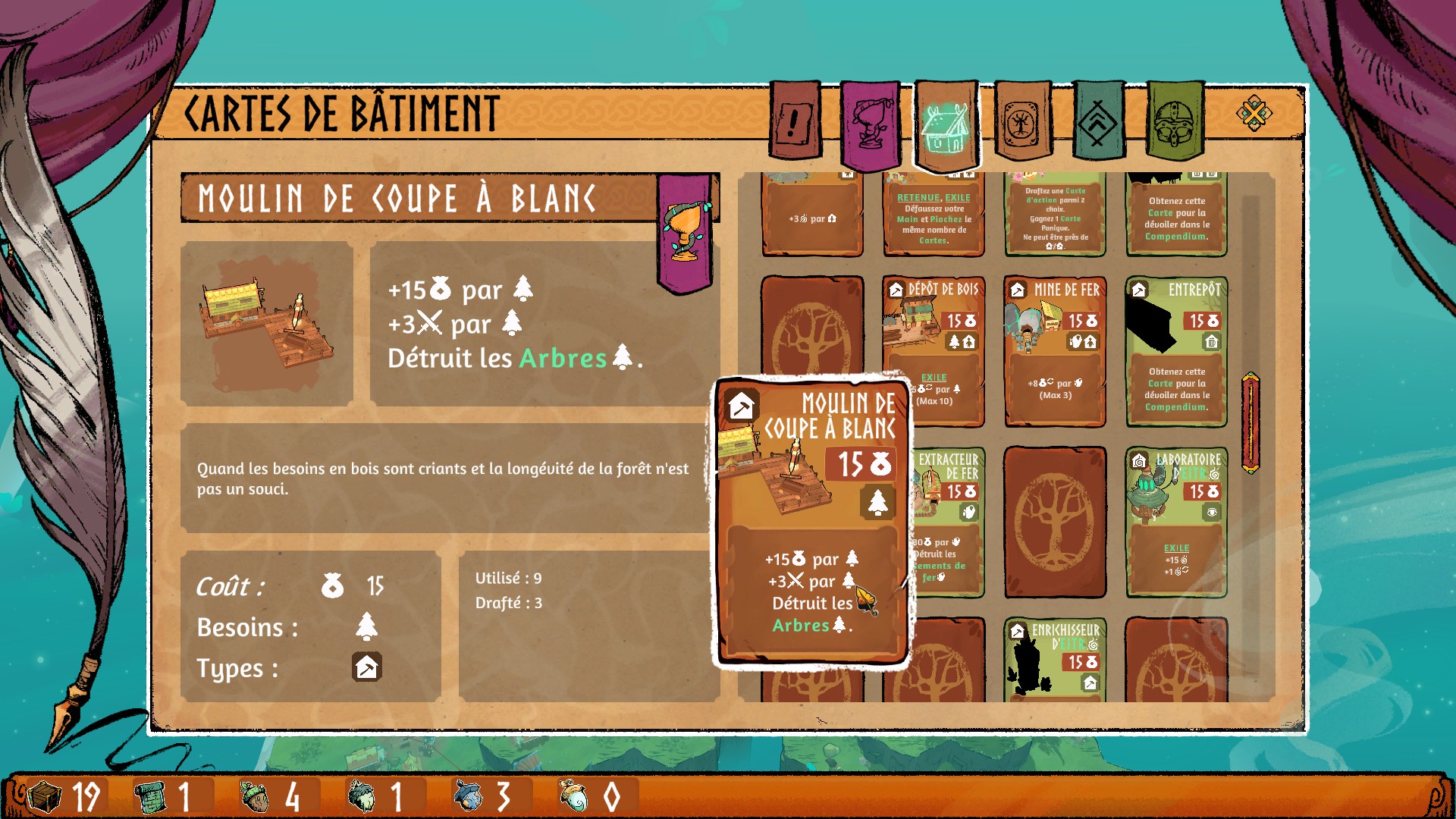
Task: Choose the Laboratoire d'Eitr card
Action: [x=1176, y=523]
